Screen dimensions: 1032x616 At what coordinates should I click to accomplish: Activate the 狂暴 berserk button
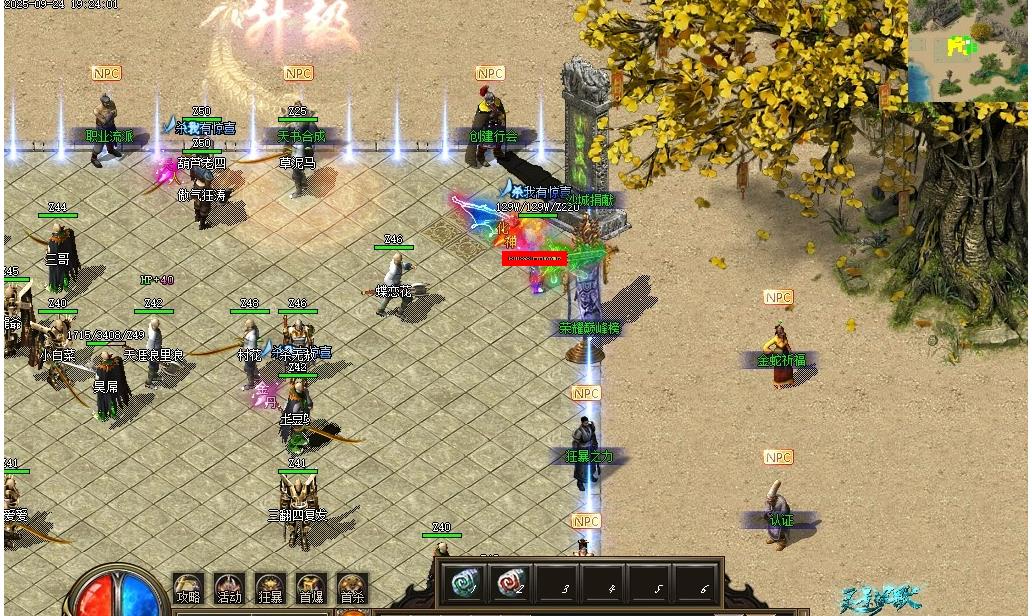pyautogui.click(x=270, y=589)
